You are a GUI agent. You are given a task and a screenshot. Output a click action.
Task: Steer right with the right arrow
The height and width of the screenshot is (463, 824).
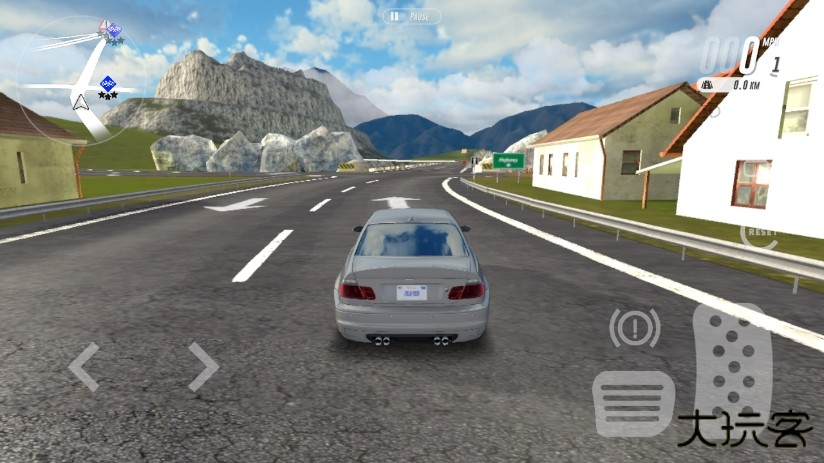202,366
